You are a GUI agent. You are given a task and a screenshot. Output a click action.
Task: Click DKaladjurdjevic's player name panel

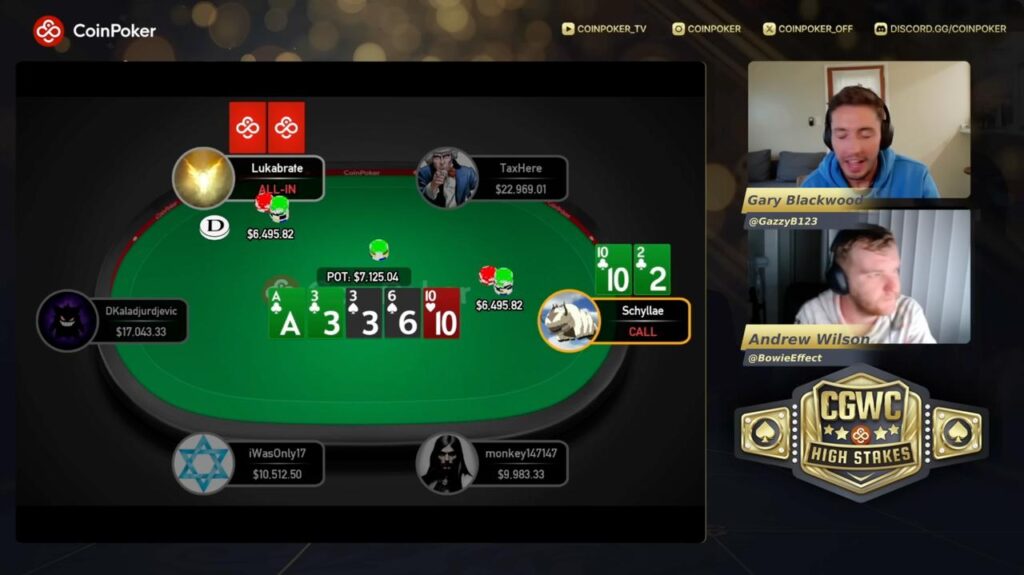[x=139, y=321]
